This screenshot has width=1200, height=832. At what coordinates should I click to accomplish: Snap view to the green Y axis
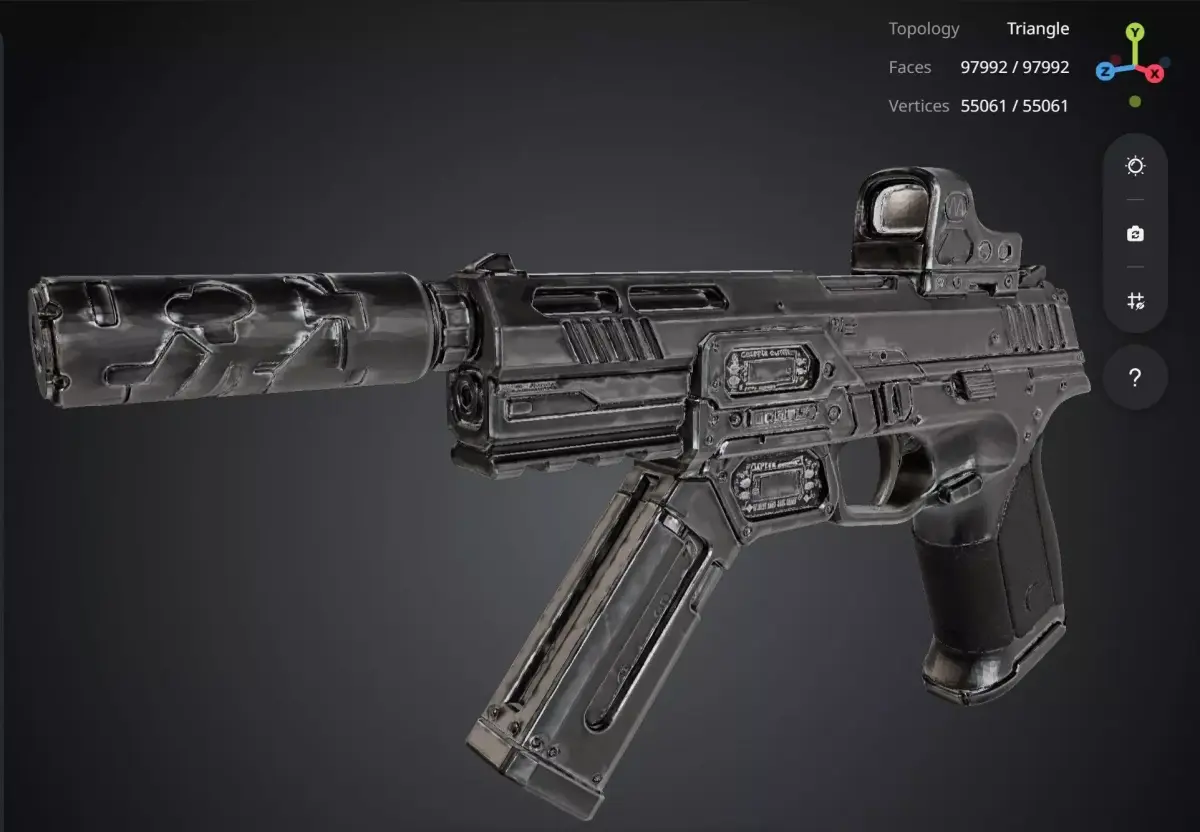pos(1134,32)
